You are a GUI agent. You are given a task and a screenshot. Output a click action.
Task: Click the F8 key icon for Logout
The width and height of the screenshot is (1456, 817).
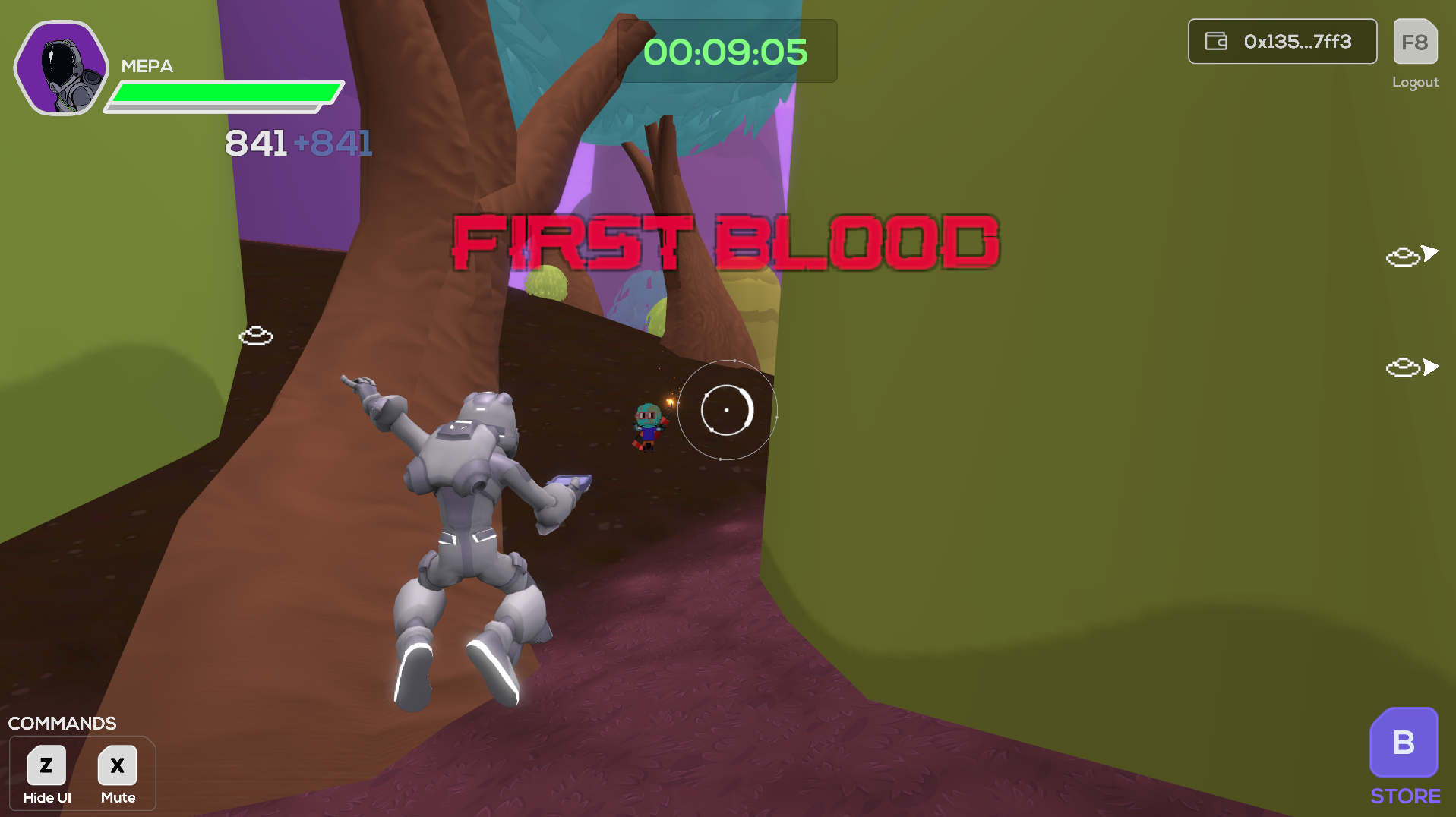pos(1414,42)
